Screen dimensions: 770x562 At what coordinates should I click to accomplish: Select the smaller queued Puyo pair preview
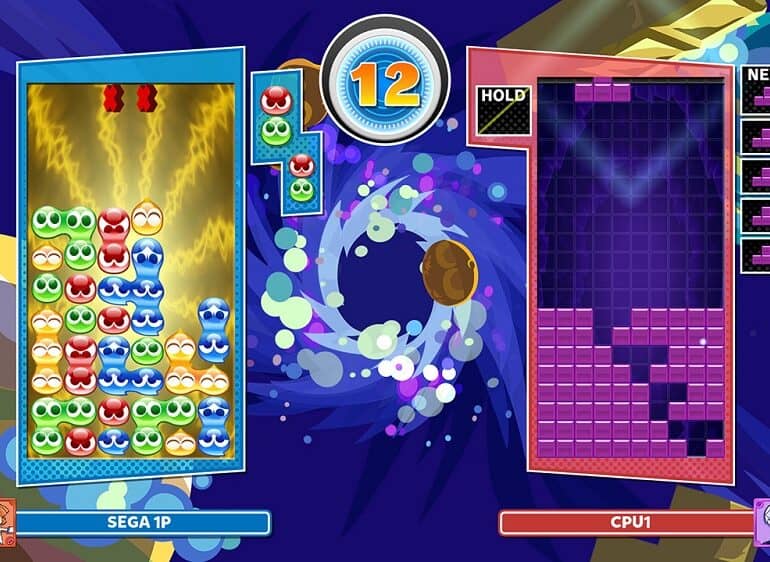point(301,178)
